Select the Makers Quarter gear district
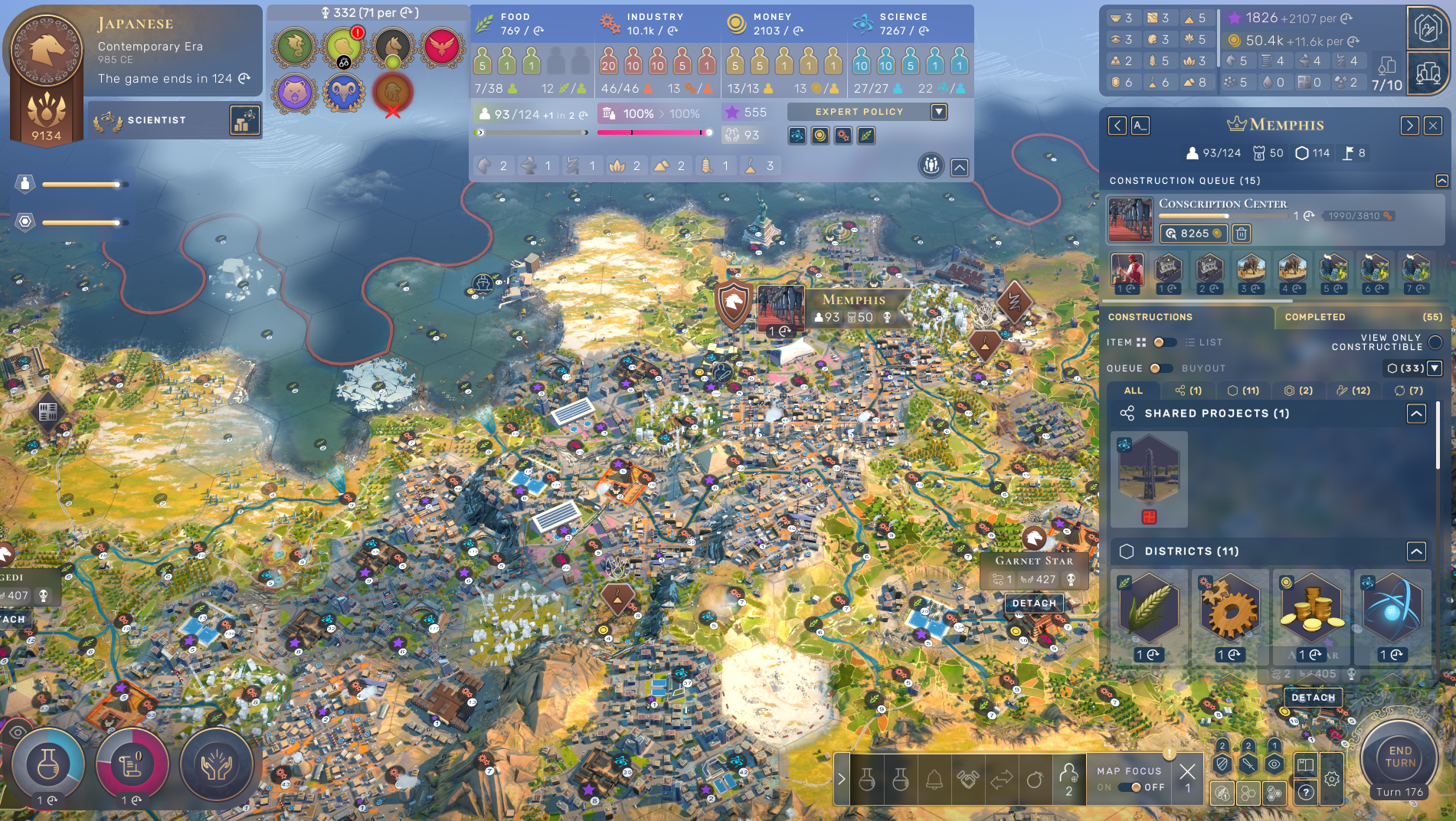Viewport: 1456px width, 821px height. coord(1229,609)
